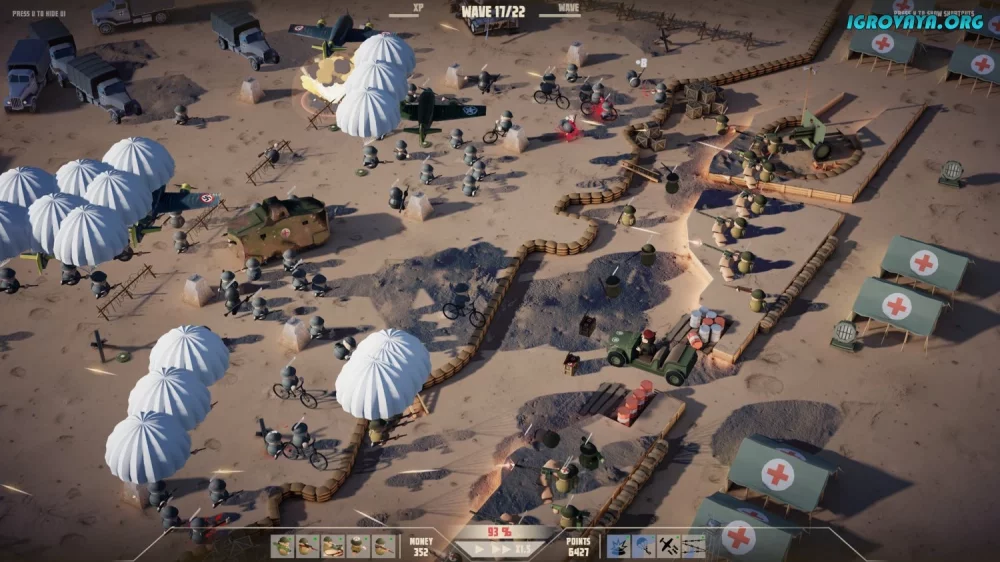Image resolution: width=1000 pixels, height=562 pixels.
Task: Click the single-arrow play speed button
Action: 479,549
